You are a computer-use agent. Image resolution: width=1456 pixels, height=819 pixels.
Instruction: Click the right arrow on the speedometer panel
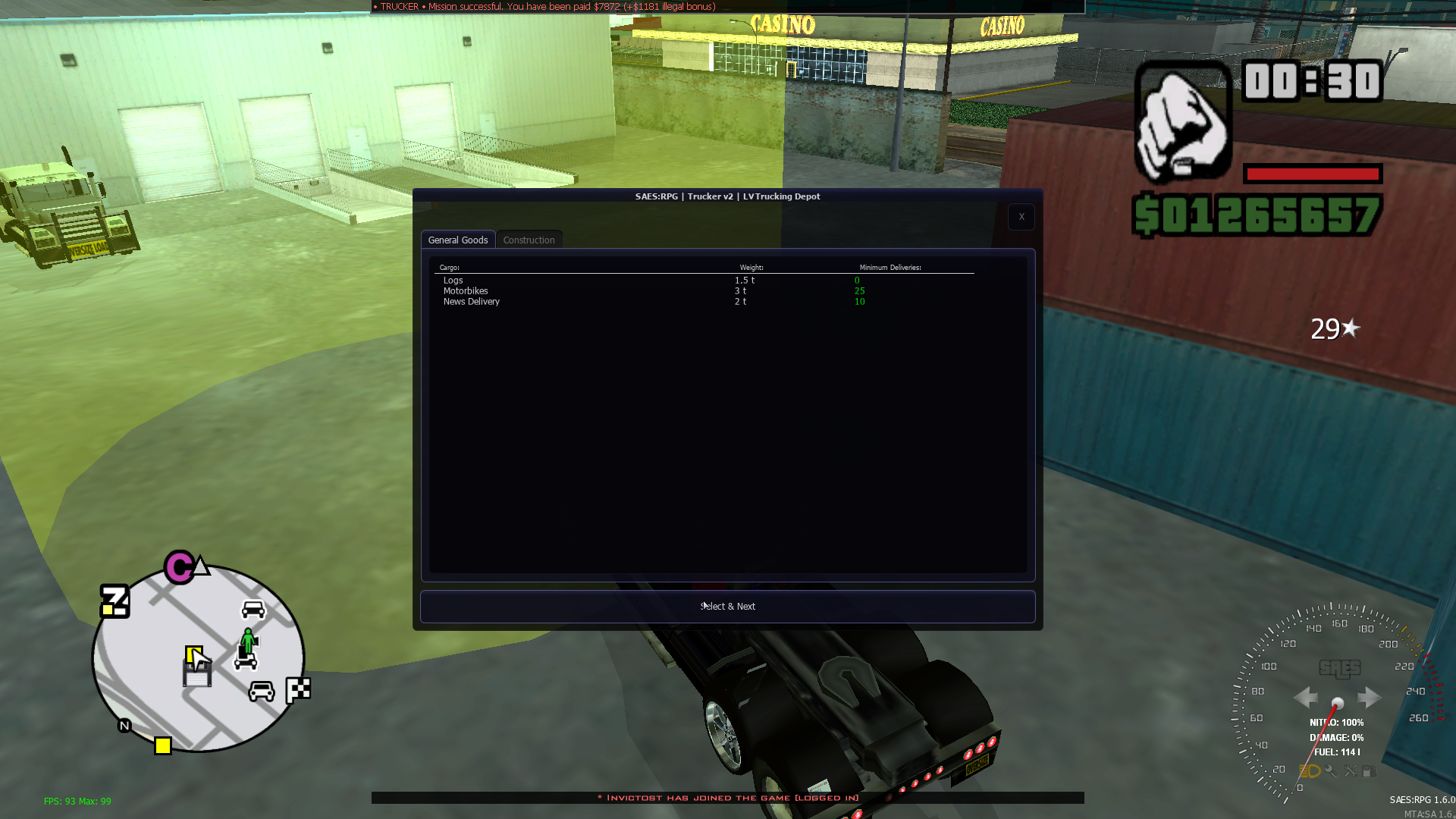click(x=1370, y=698)
